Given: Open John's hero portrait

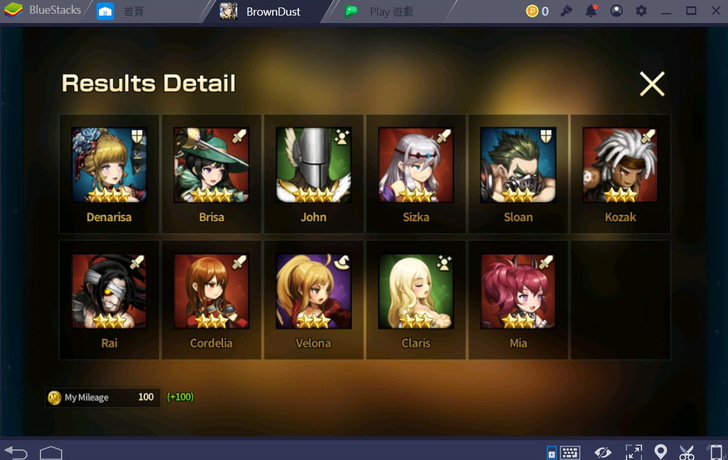Looking at the screenshot, I should [313, 165].
